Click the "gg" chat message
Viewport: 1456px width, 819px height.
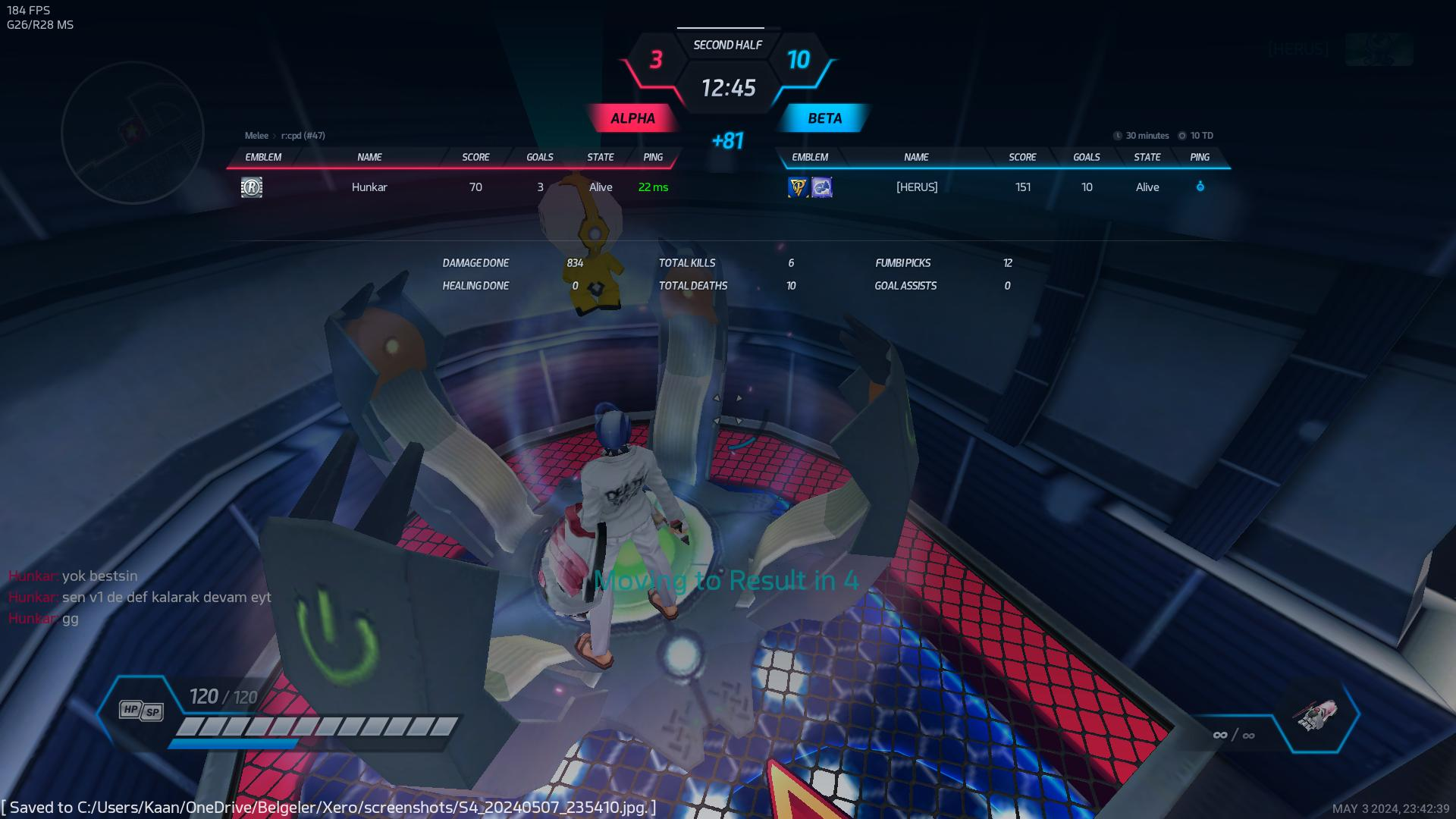[x=70, y=619]
